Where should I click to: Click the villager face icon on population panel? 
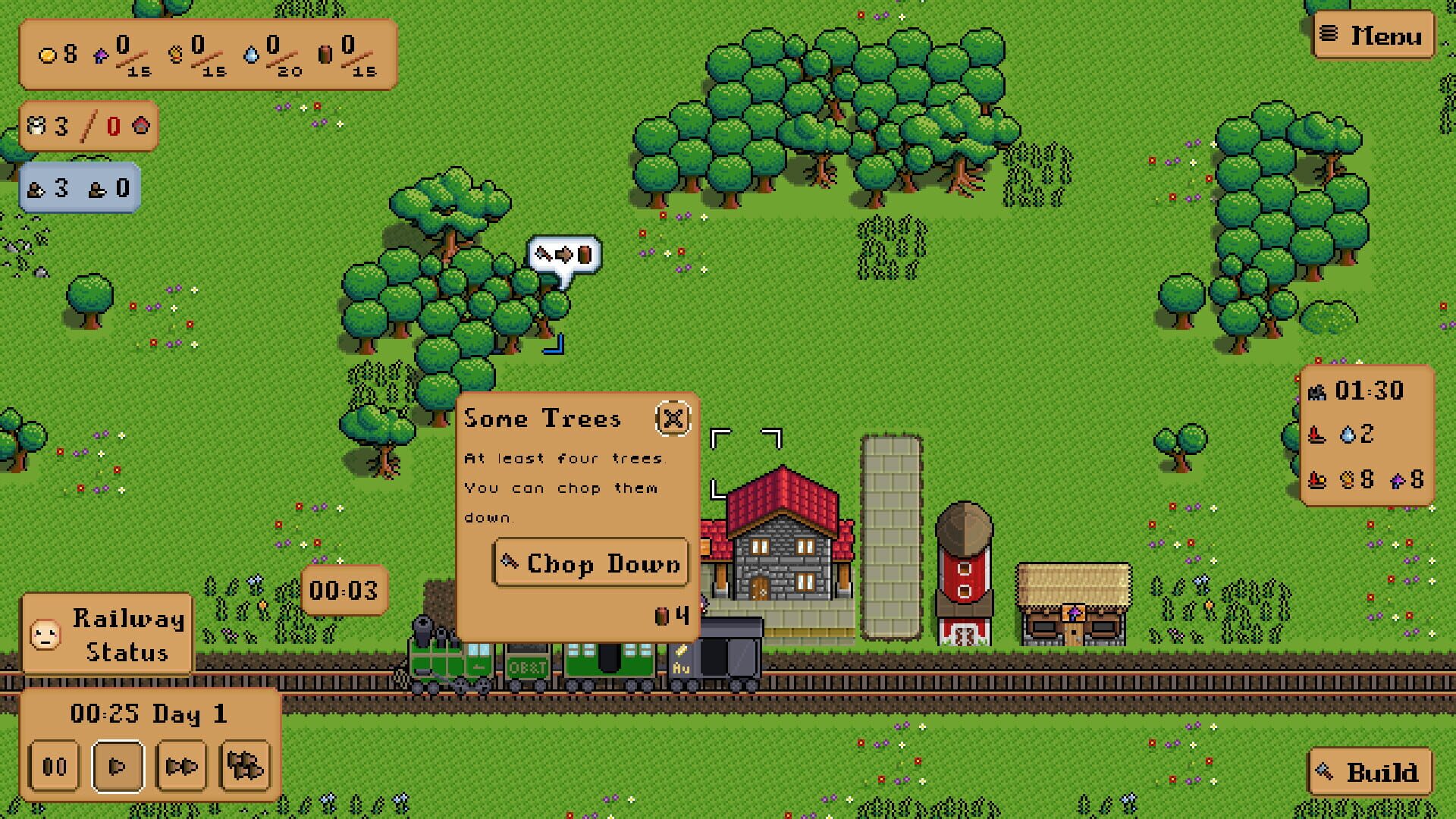coord(36,127)
